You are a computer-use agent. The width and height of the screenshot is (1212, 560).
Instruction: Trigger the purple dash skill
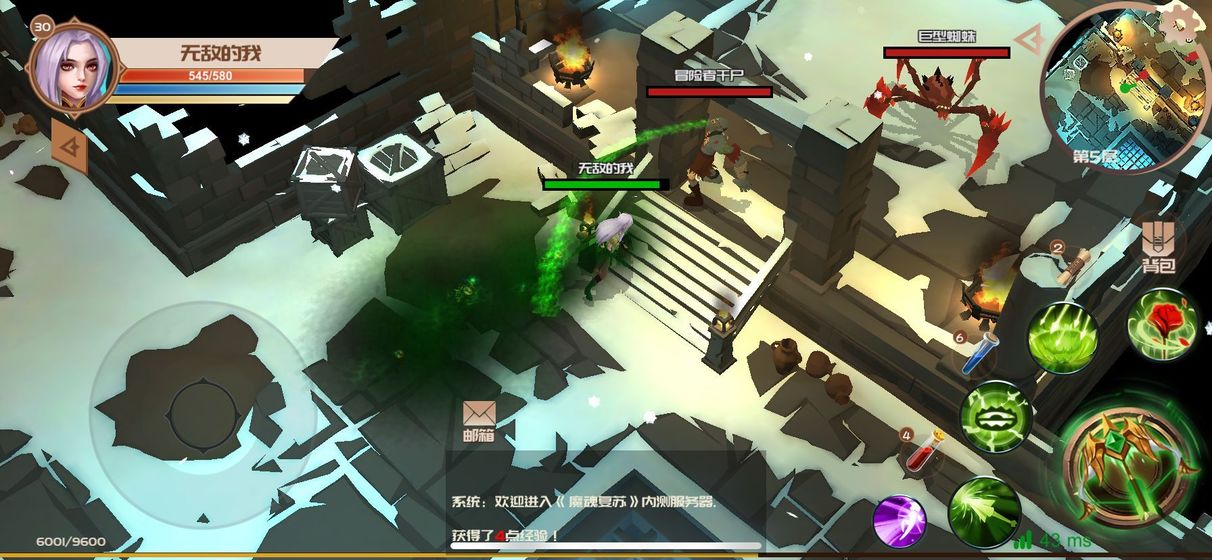(x=900, y=521)
